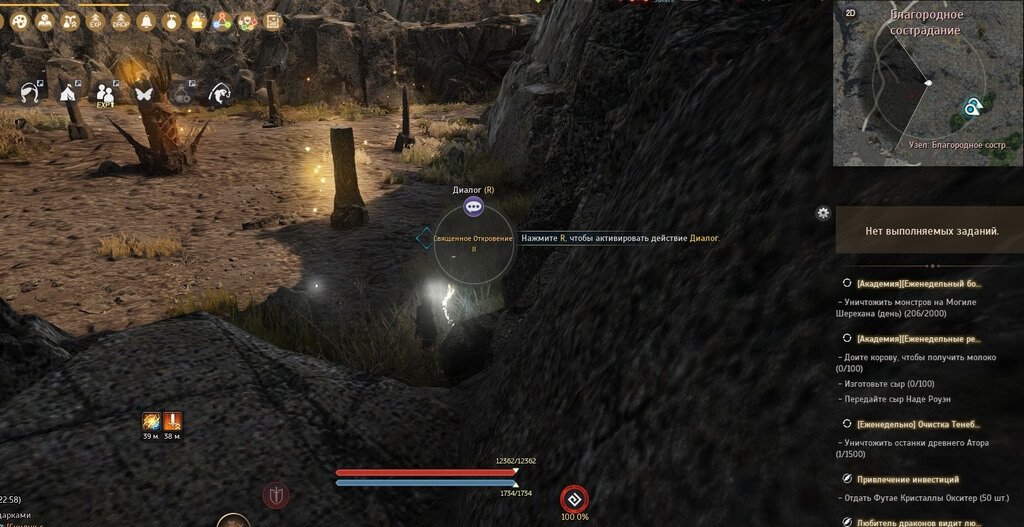This screenshot has height=527, width=1024.
Task: Click the party EXP shortcut icon
Action: (x=105, y=93)
